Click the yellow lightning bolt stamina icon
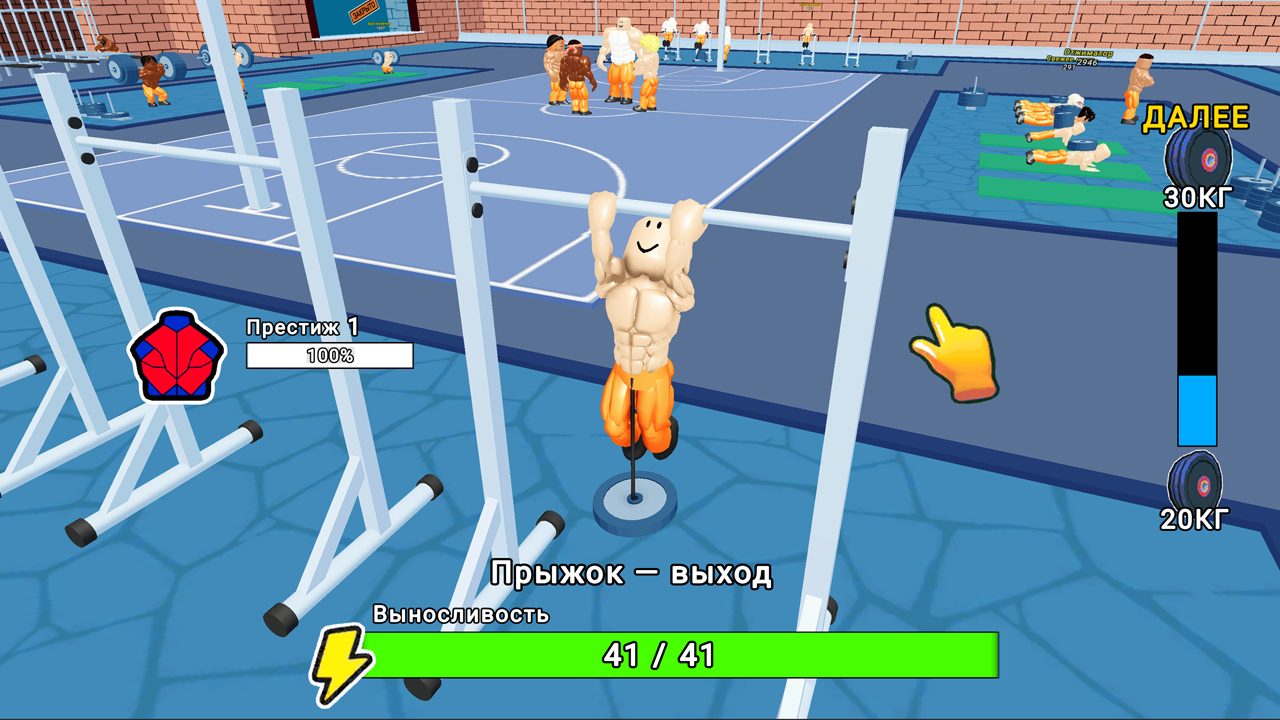 click(x=340, y=658)
